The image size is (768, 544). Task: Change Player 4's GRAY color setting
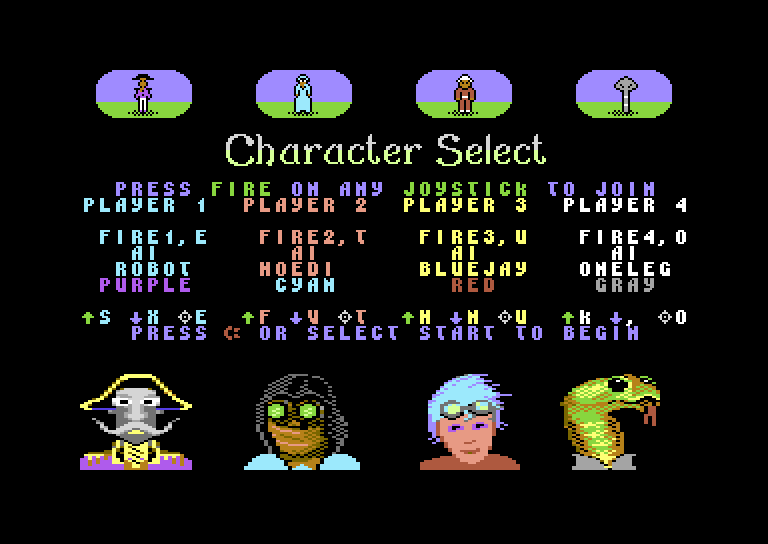626,285
